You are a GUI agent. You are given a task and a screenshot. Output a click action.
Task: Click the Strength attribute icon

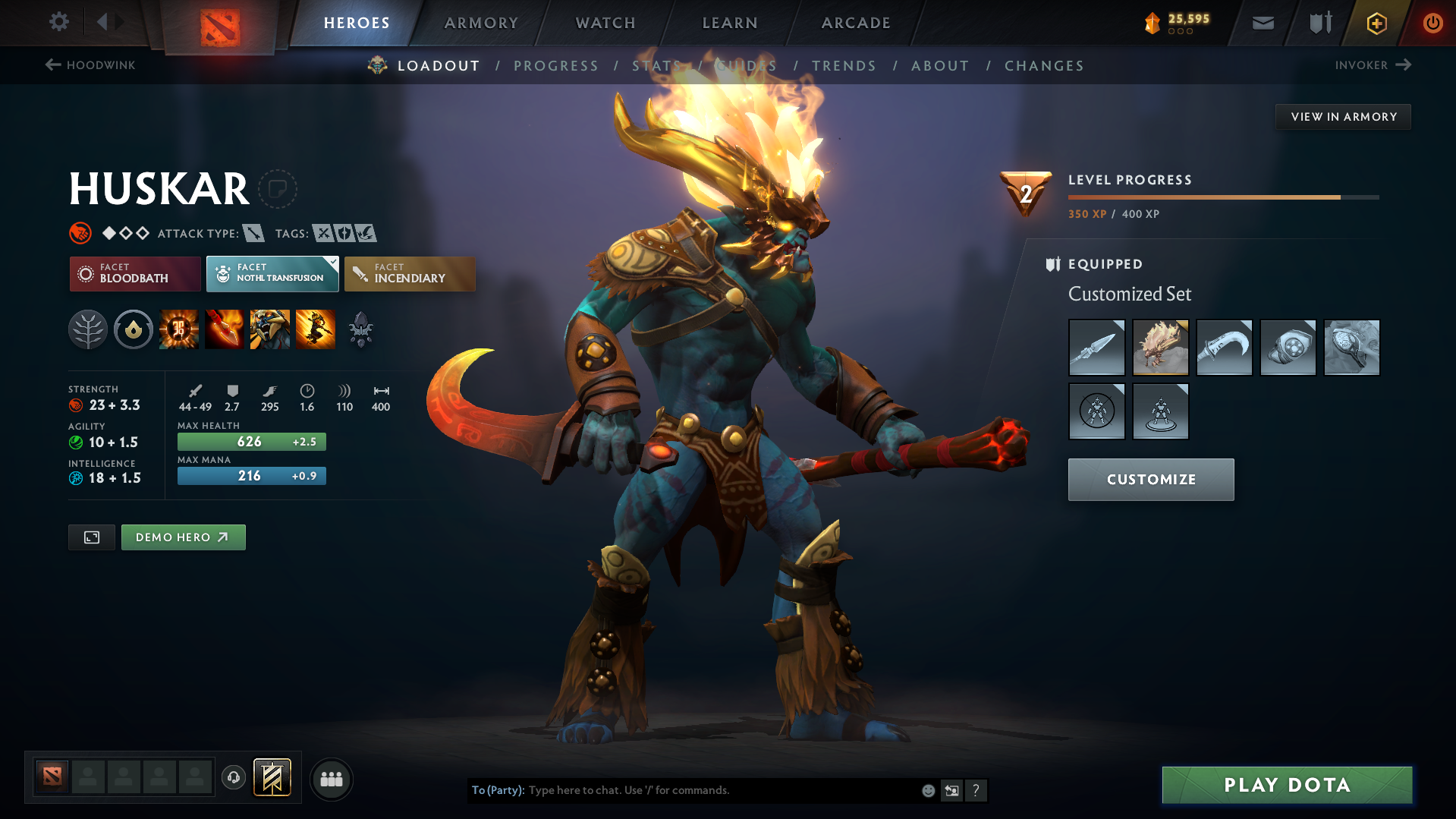tap(77, 405)
